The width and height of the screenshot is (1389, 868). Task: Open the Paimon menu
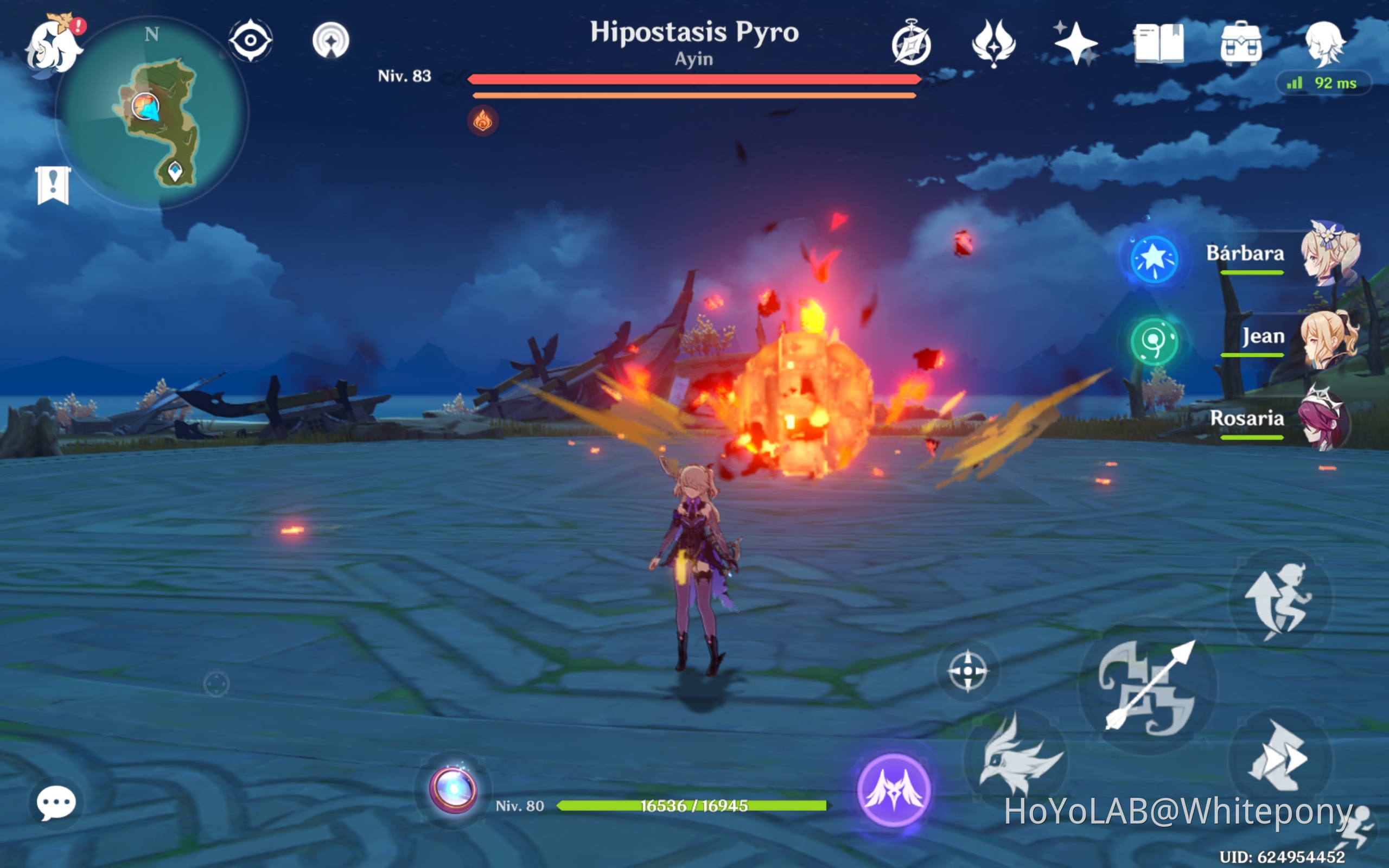click(54, 43)
